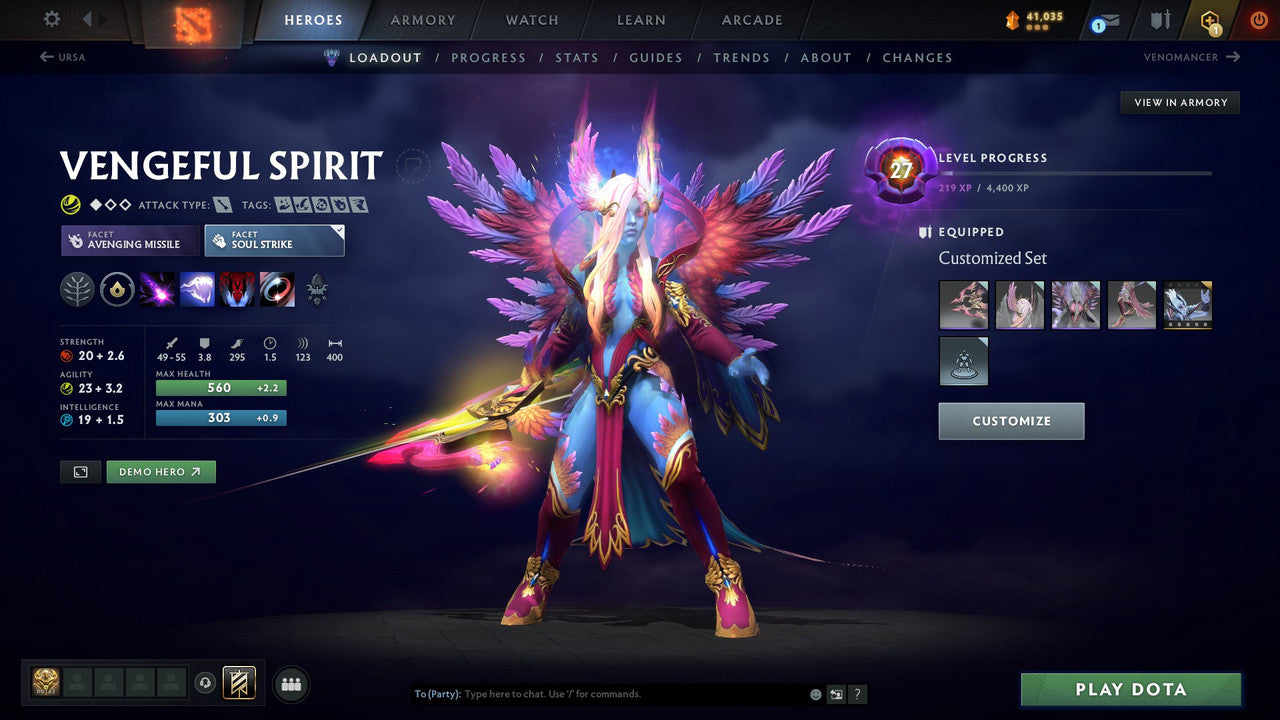Open the armory shield-and-sword icon

[1161, 19]
